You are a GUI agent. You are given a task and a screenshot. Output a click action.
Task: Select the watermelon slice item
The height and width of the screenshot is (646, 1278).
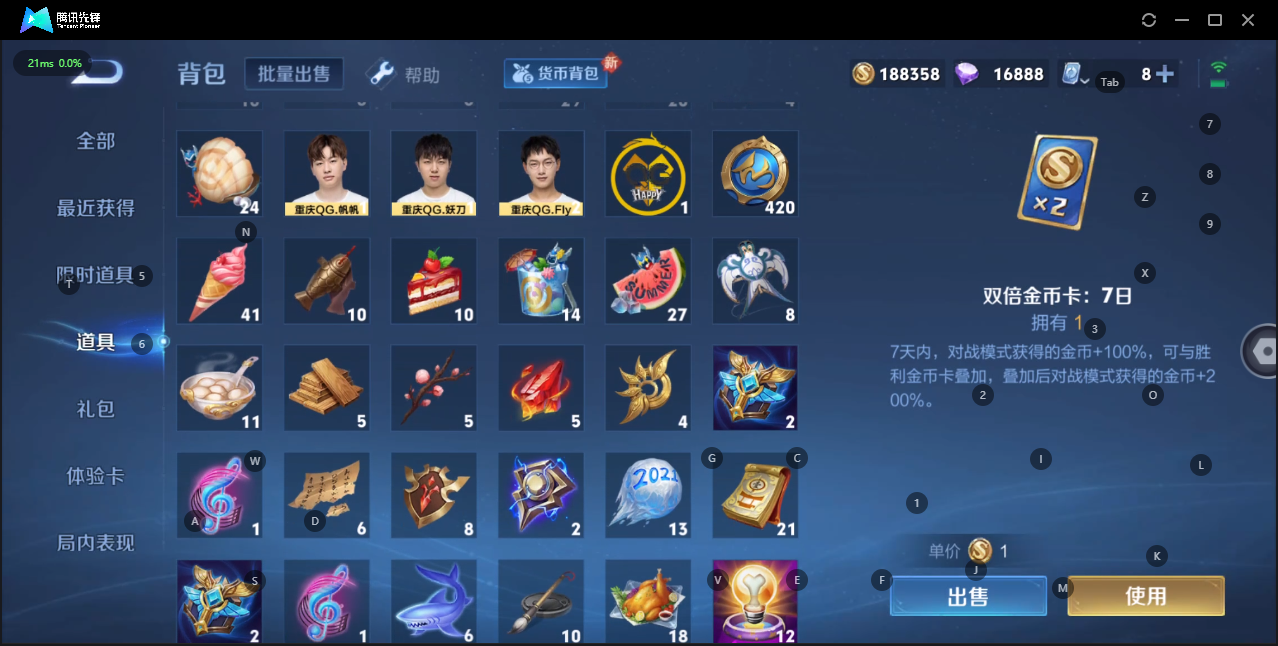point(648,281)
